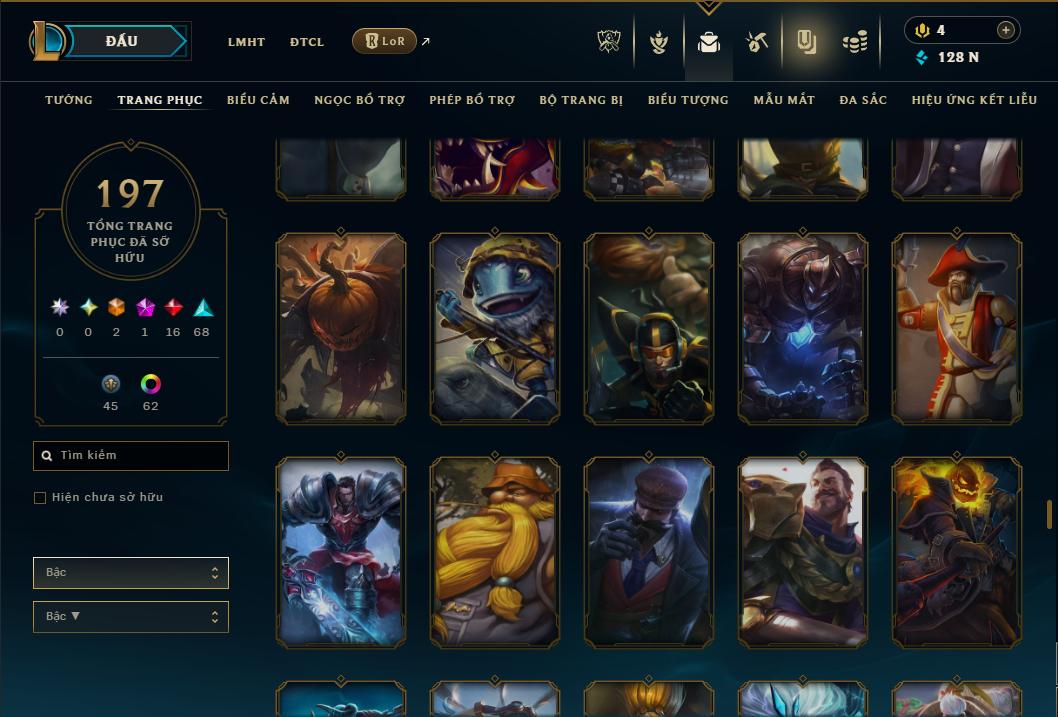Open the BIỂU TƯỢNG tab

tap(688, 100)
